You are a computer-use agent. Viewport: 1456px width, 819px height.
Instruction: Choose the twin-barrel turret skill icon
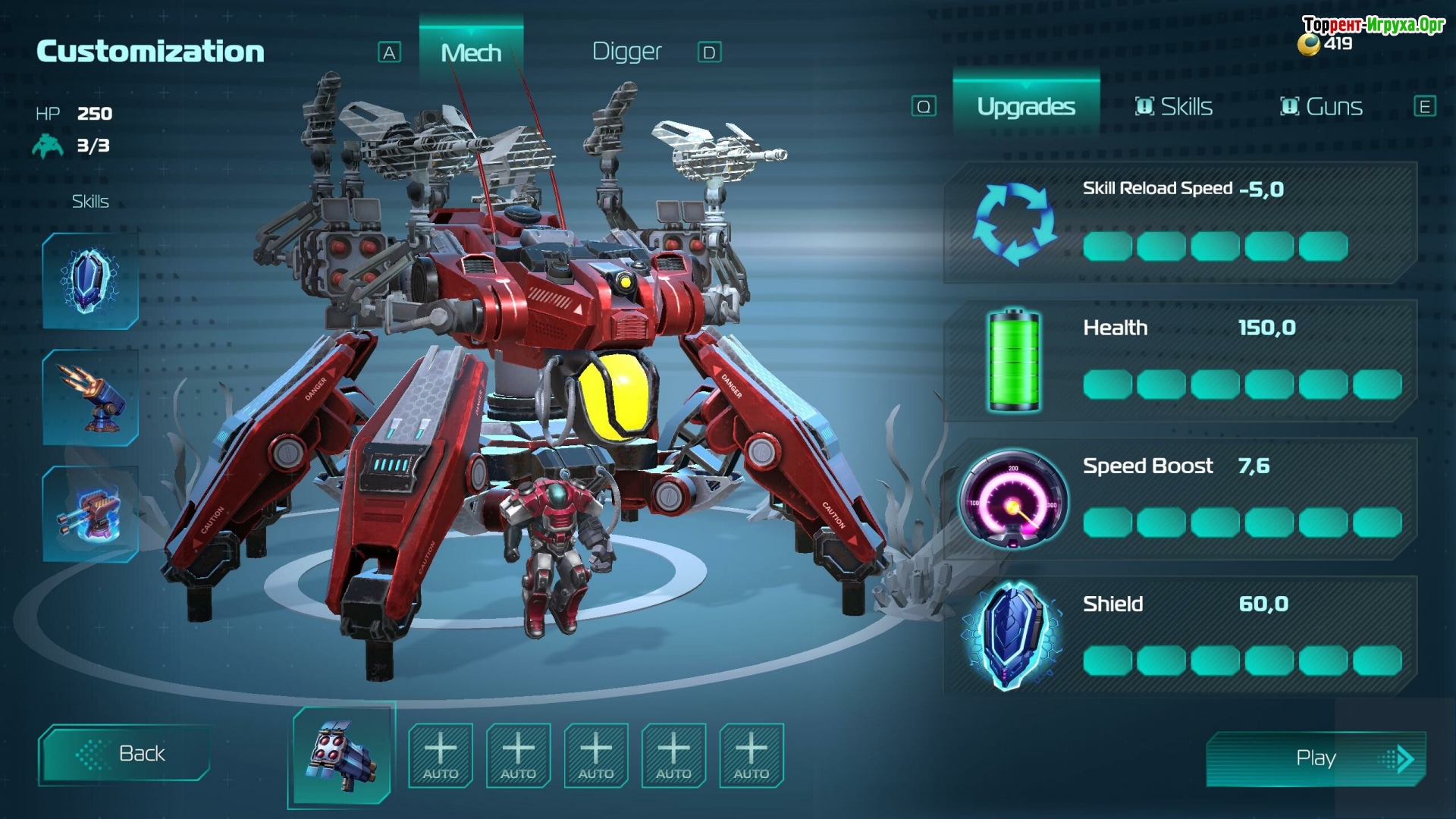90,514
